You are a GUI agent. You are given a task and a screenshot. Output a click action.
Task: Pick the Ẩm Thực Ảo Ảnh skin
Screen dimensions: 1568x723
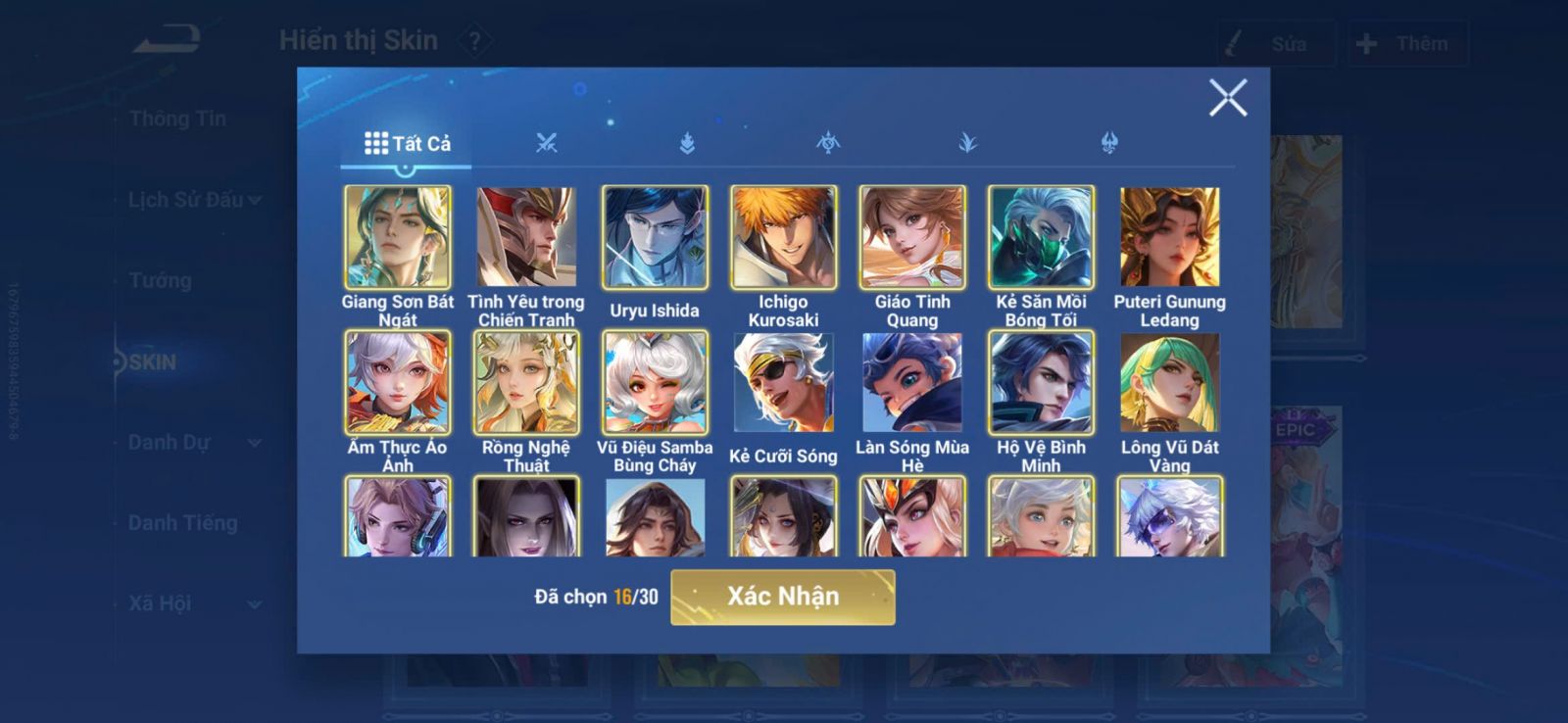coord(398,382)
